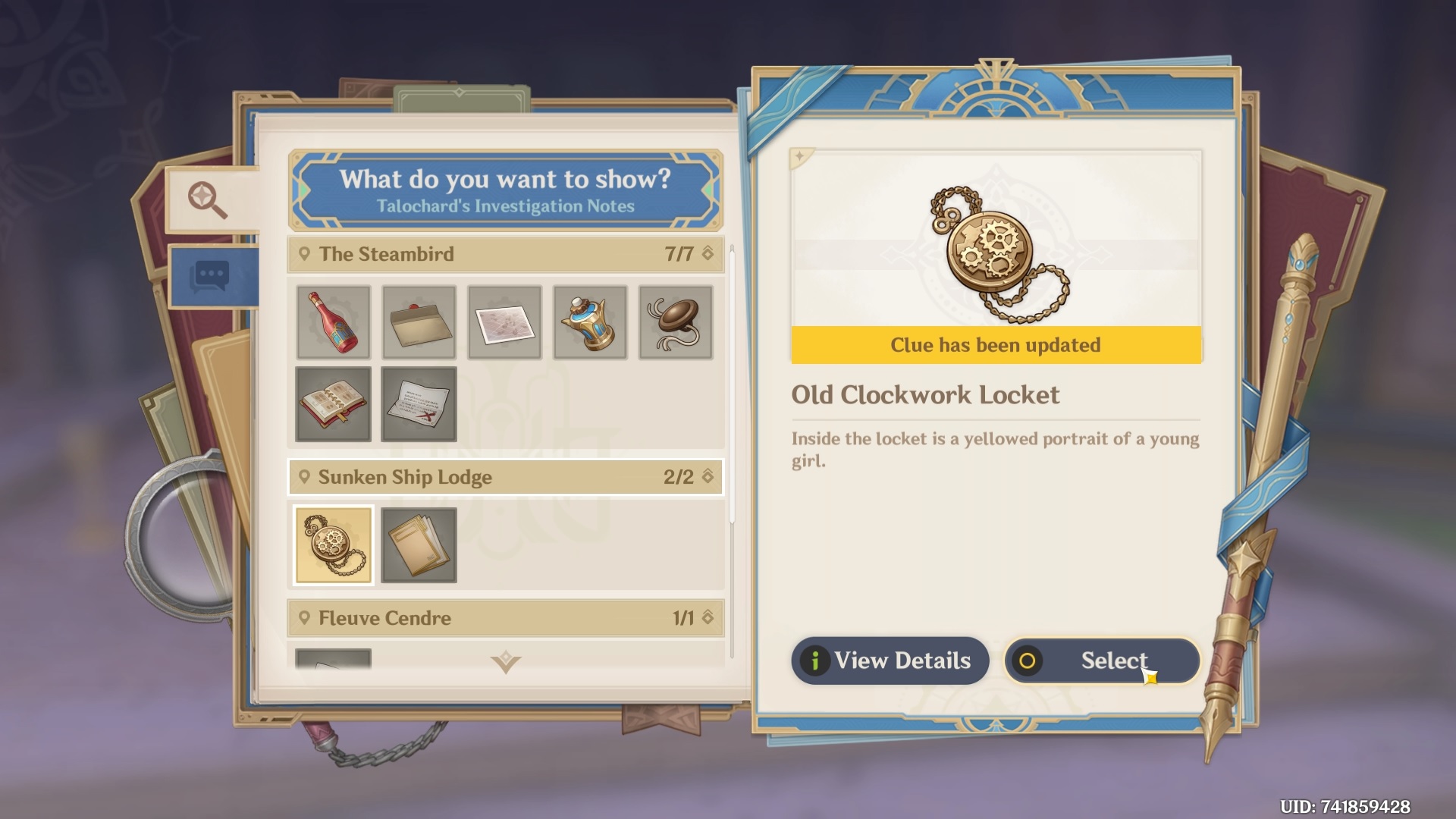Click the downward chevron below the clue list
The width and height of the screenshot is (1456, 819).
click(505, 662)
